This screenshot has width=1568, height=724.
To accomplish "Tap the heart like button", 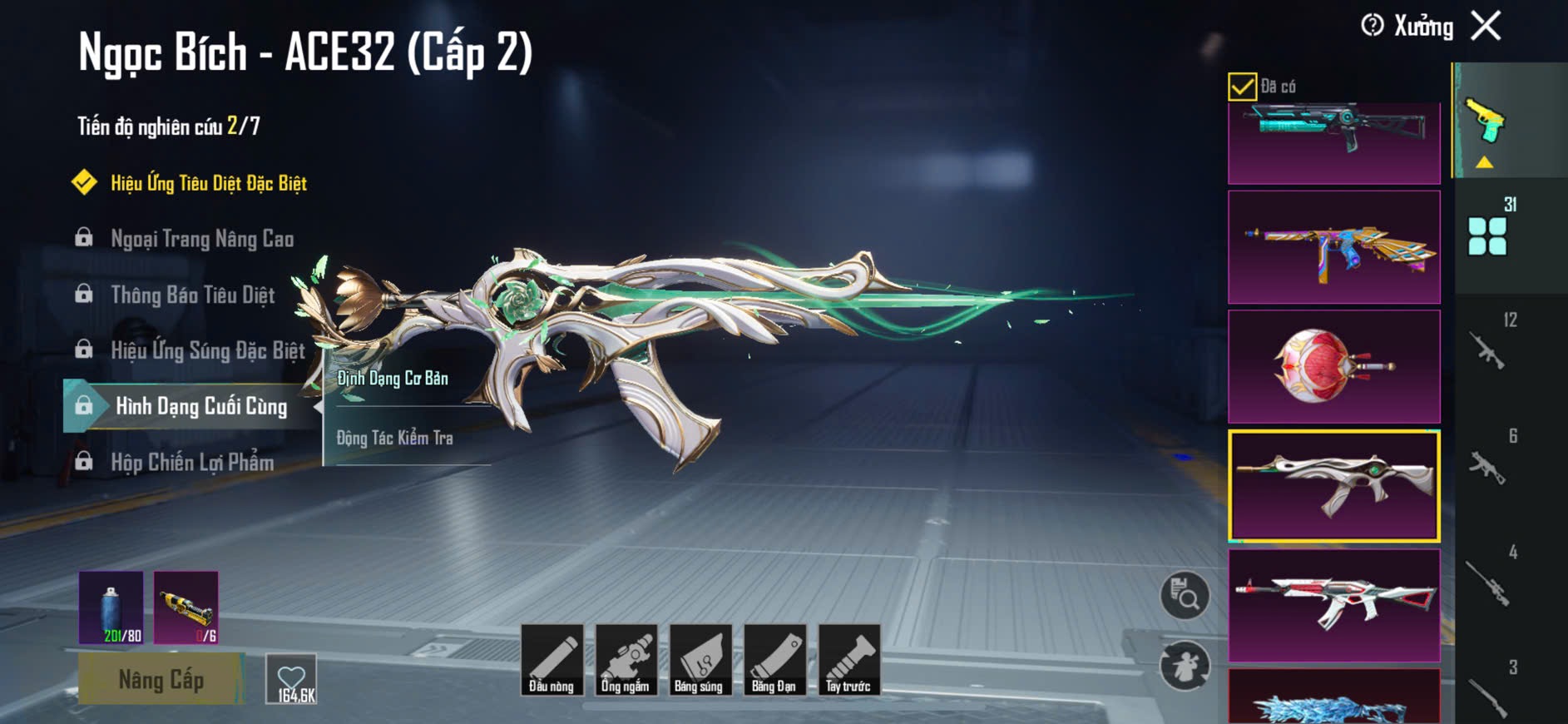I will click(x=291, y=678).
